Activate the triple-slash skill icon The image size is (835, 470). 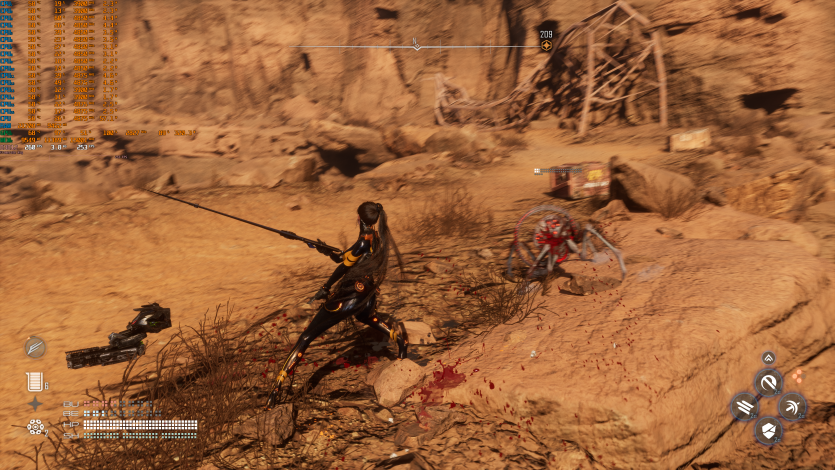743,406
